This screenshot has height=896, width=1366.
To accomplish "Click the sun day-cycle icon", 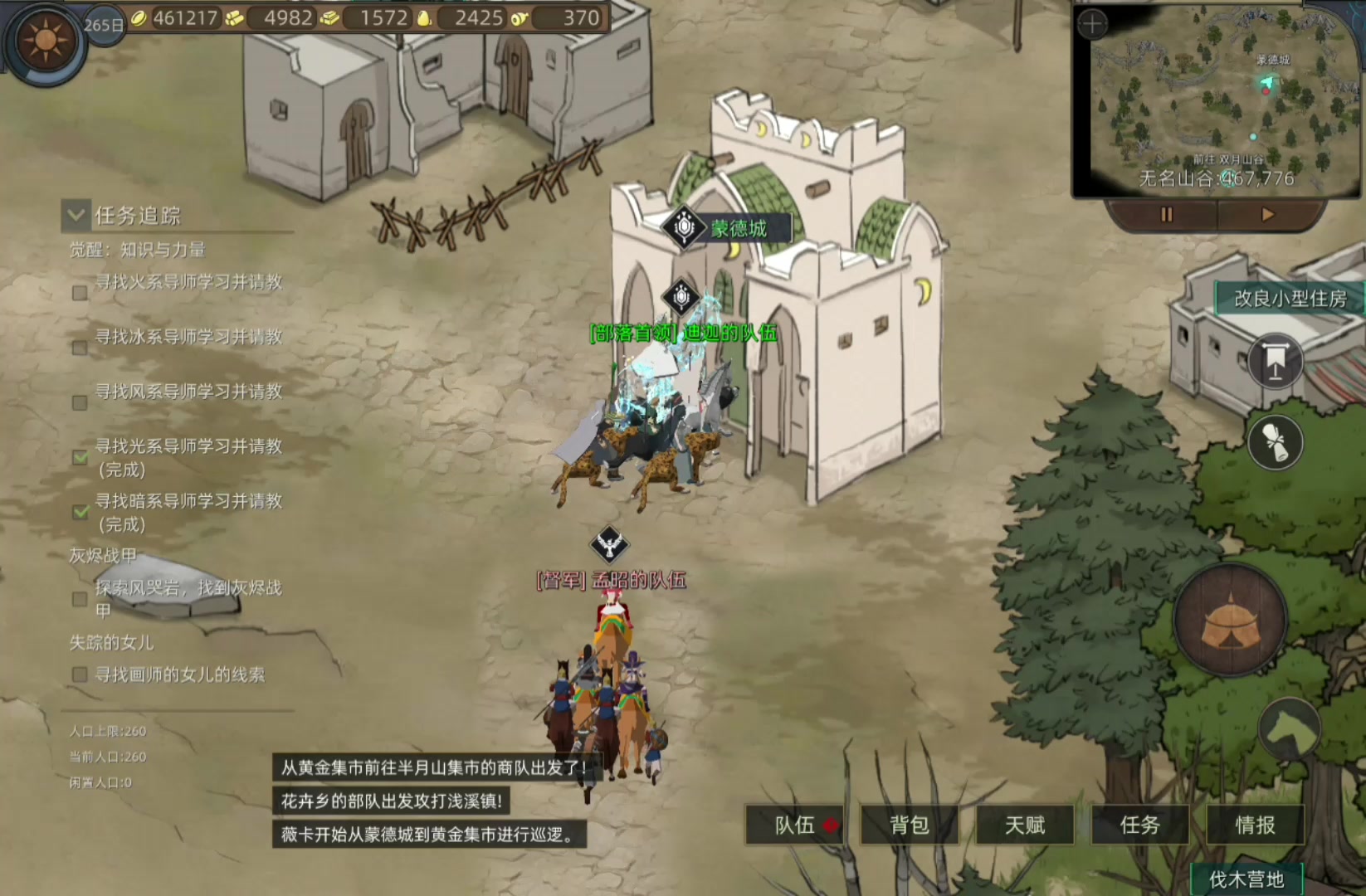I will [x=45, y=40].
